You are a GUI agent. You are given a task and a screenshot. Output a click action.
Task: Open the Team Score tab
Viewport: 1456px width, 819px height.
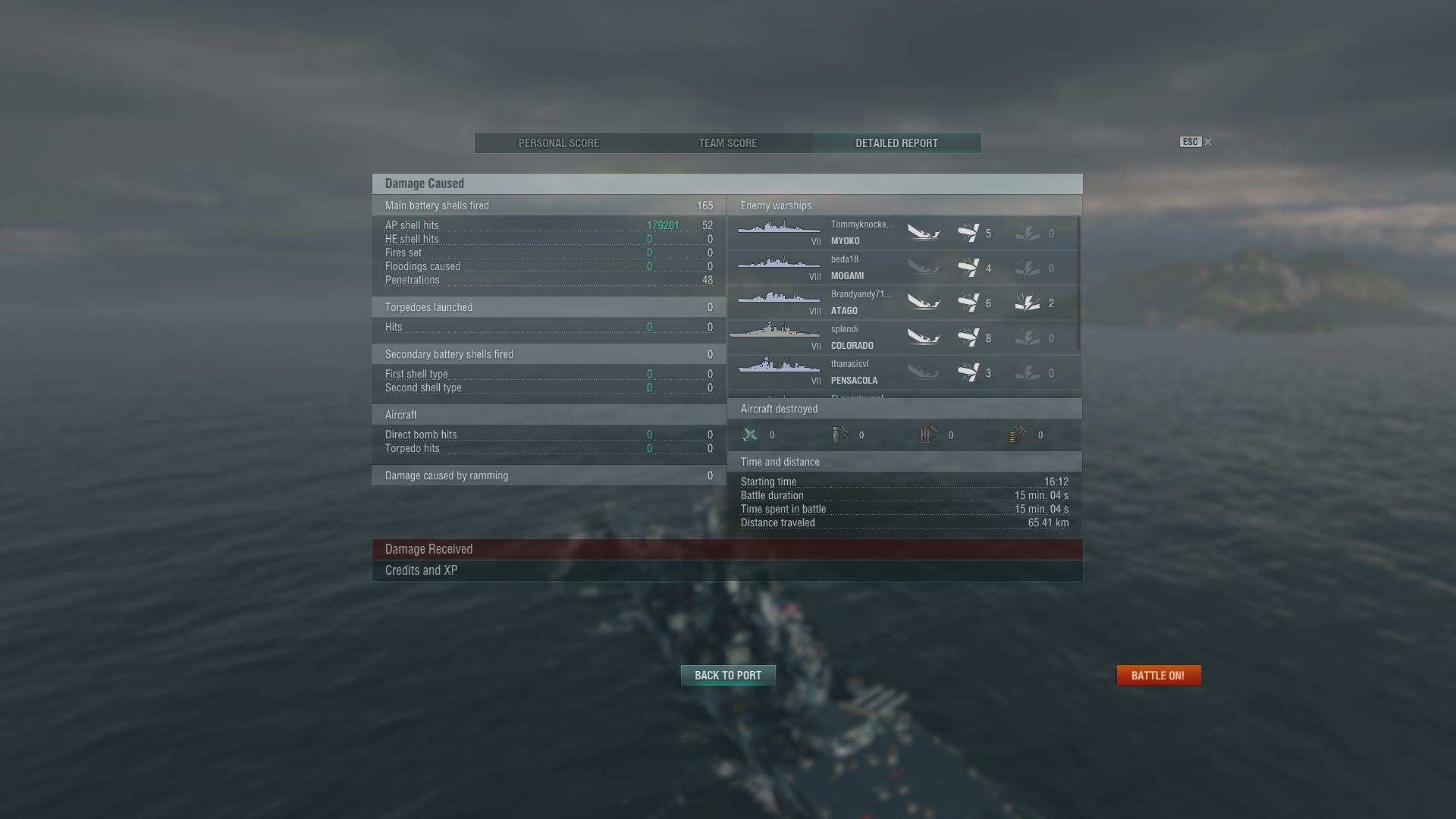pyautogui.click(x=727, y=143)
